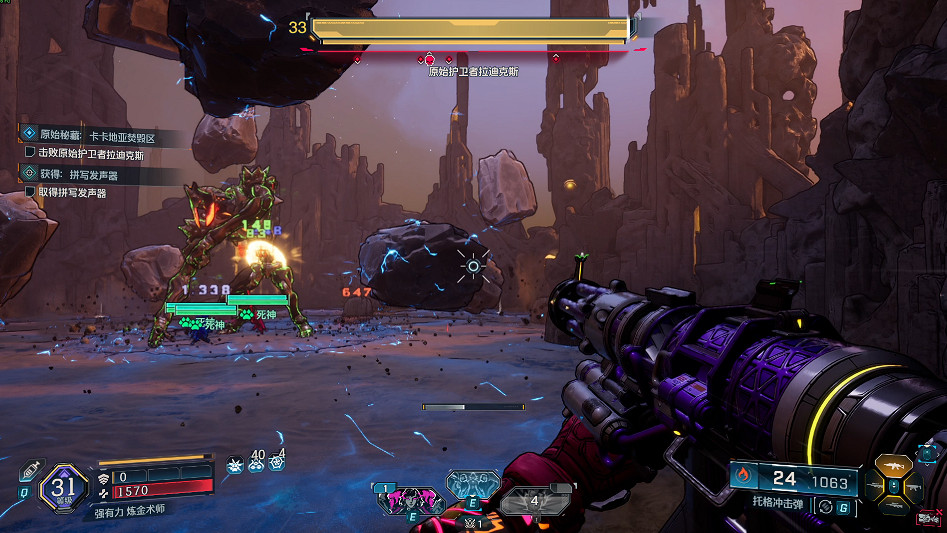Switch to the left weapon slot

tap(877, 485)
